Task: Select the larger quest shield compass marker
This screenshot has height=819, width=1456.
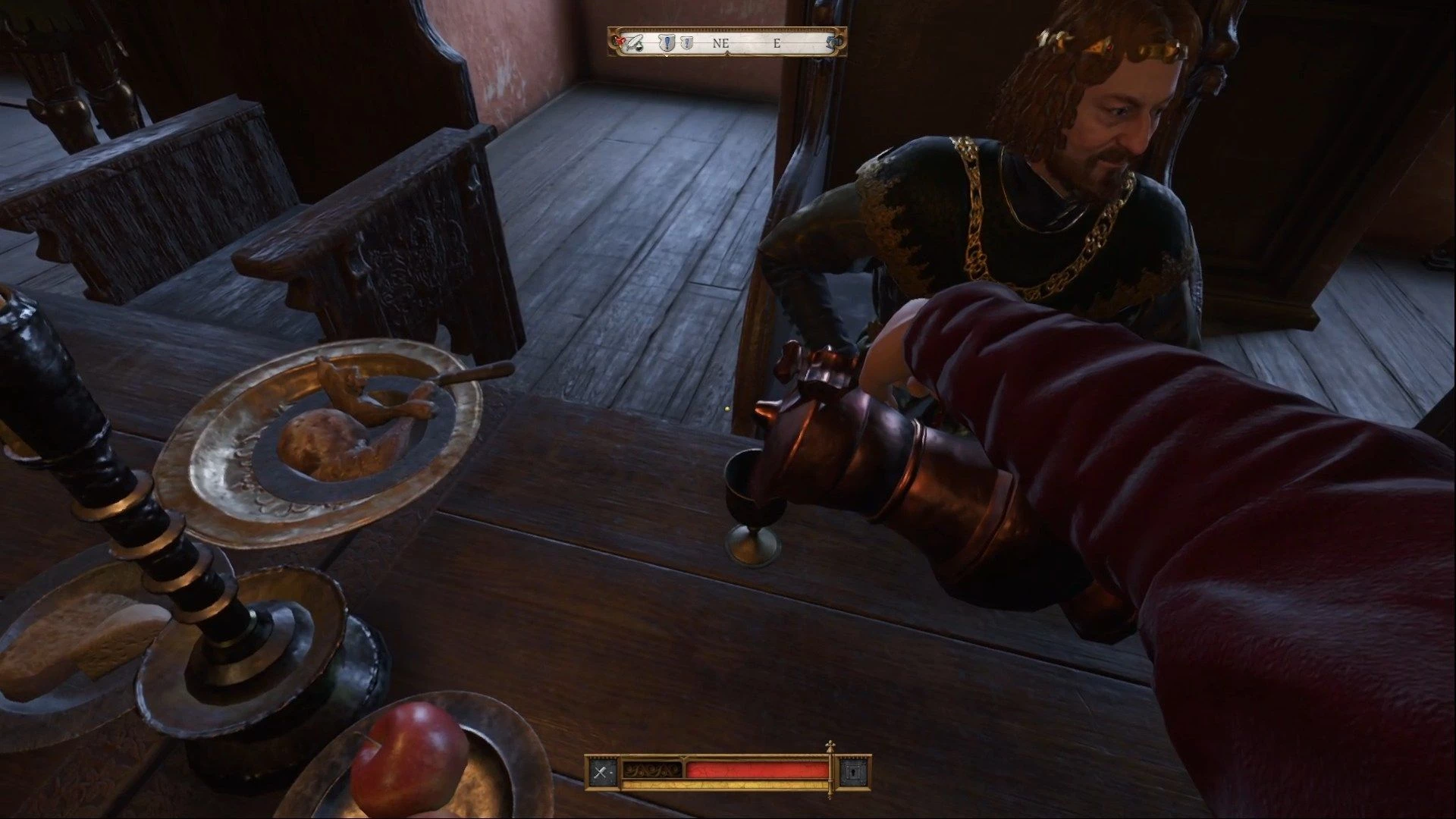Action: coord(667,43)
